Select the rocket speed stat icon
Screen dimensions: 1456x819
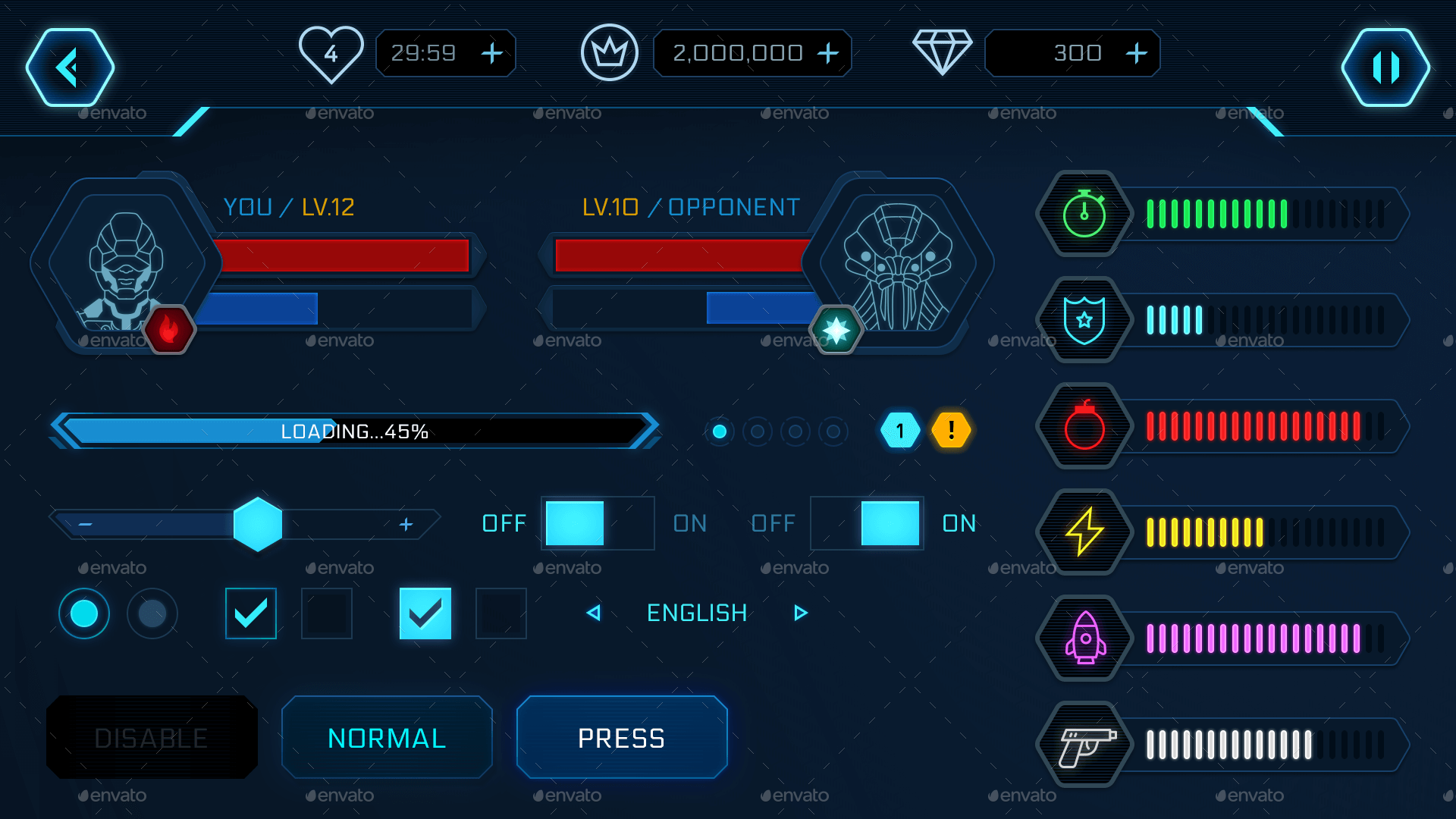1083,638
